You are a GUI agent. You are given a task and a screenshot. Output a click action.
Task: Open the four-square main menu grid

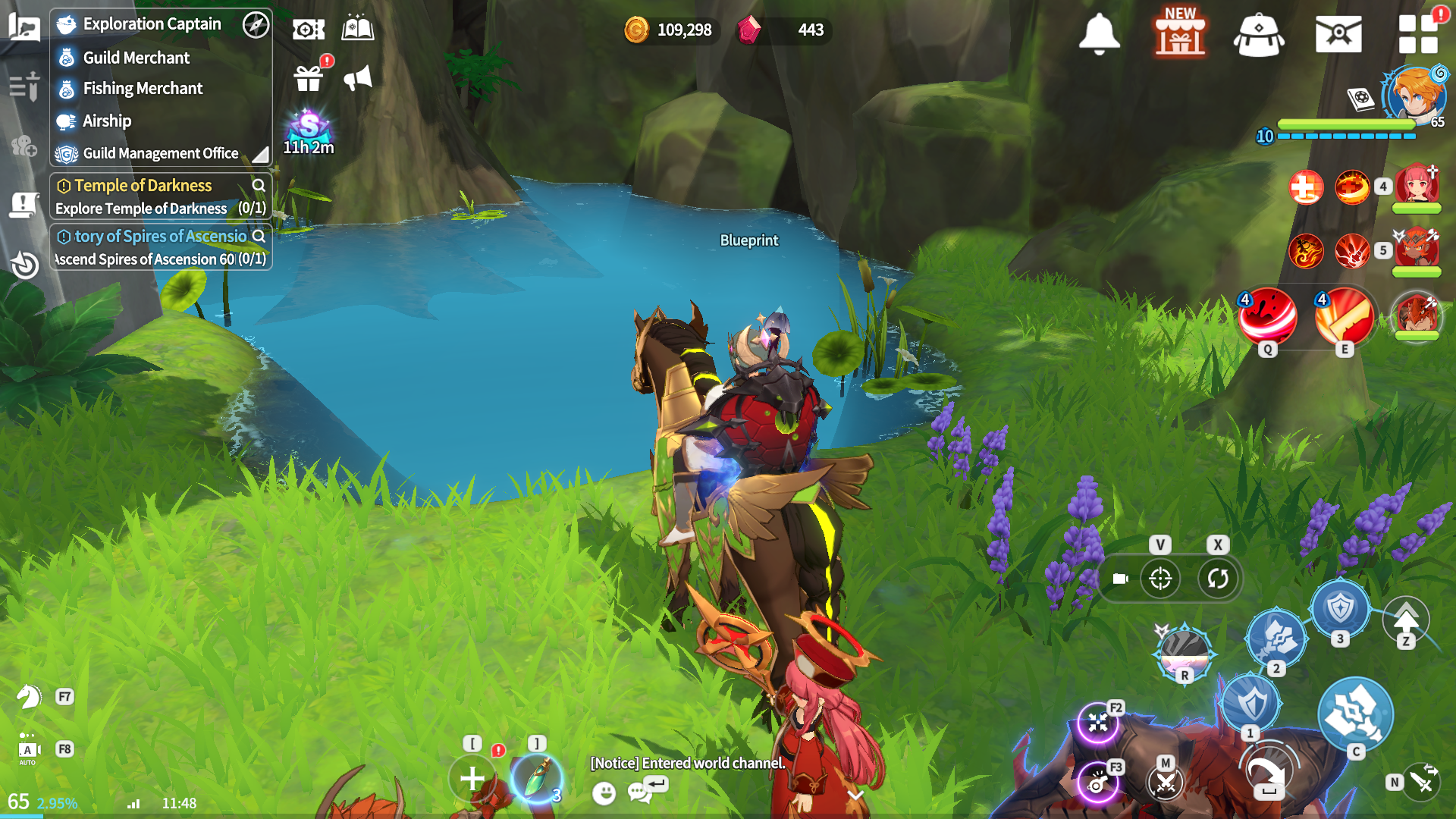point(1417,35)
